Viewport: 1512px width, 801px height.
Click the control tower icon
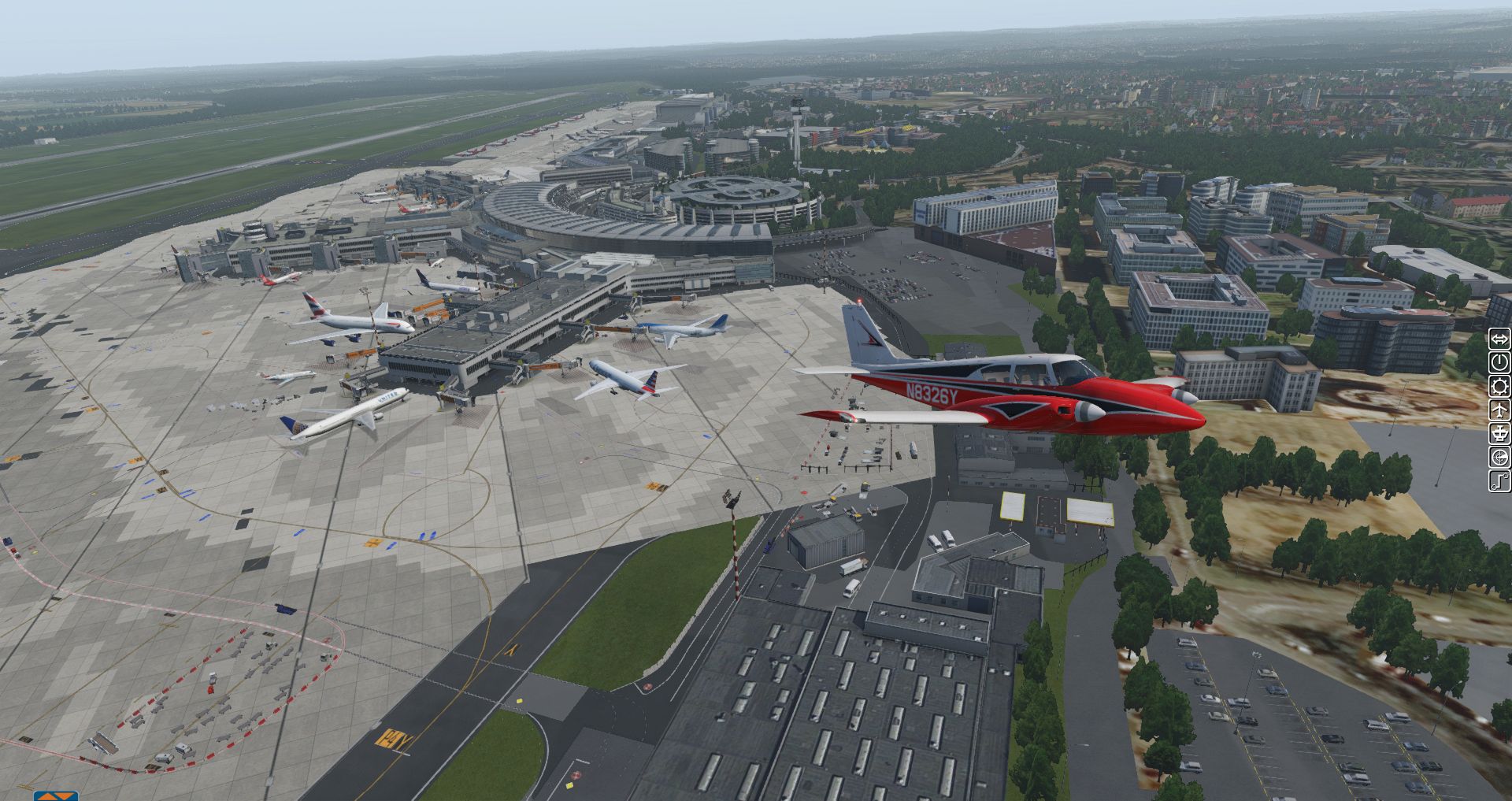(x=1499, y=434)
